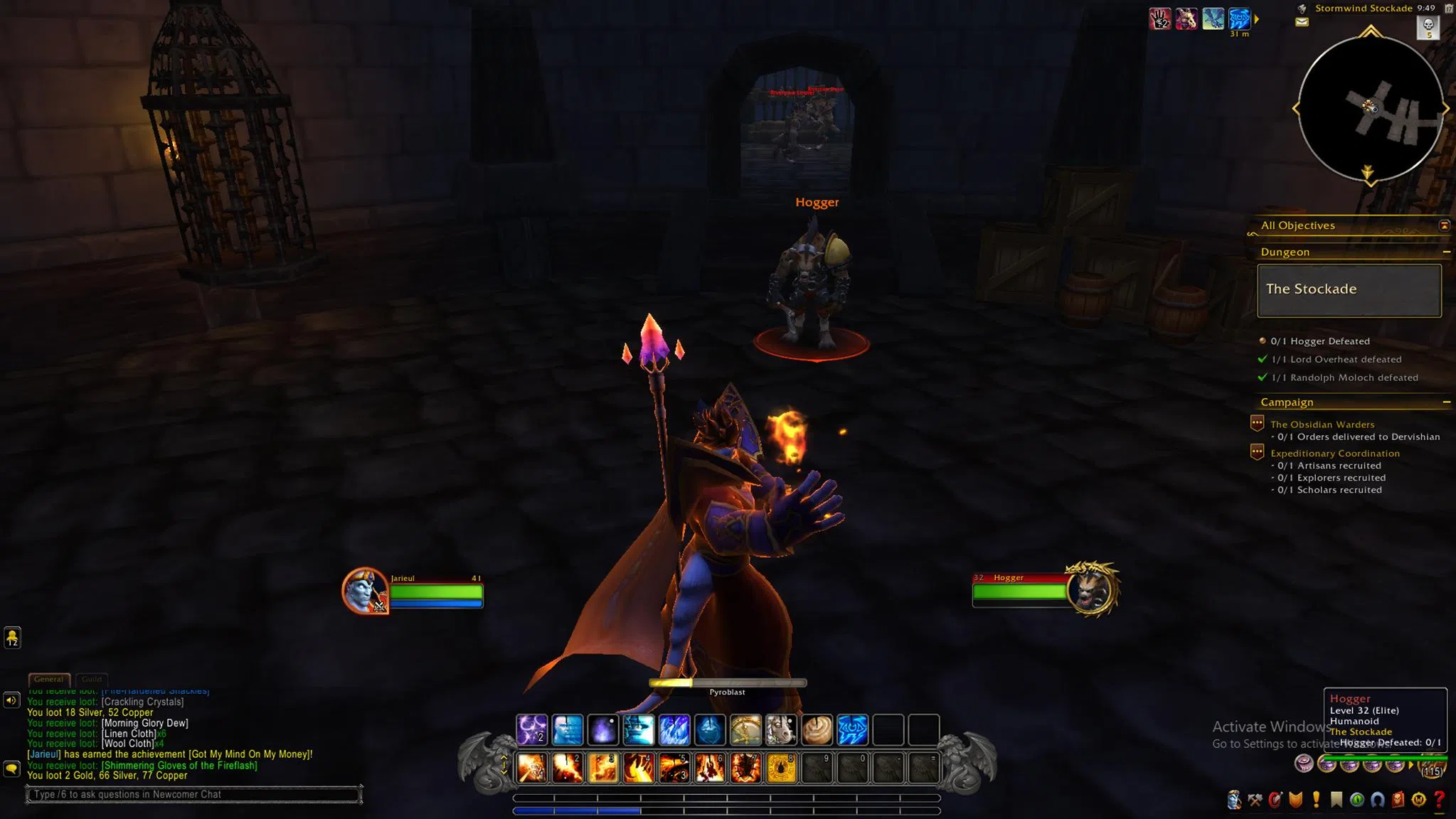Select the Hogger target portrait frame
Screen dimensions: 1456x819
click(1091, 589)
